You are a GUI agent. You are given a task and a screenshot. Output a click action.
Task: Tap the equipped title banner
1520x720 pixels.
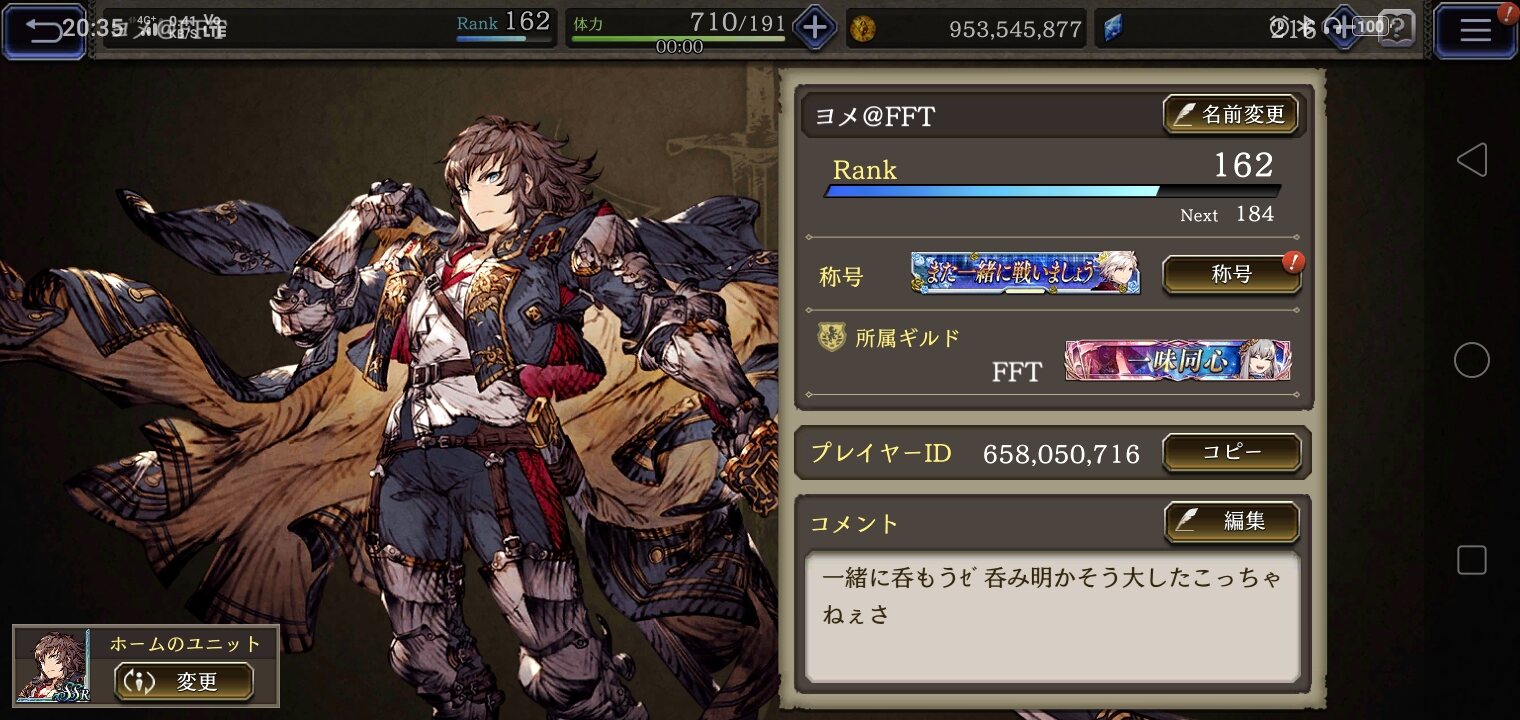1025,273
